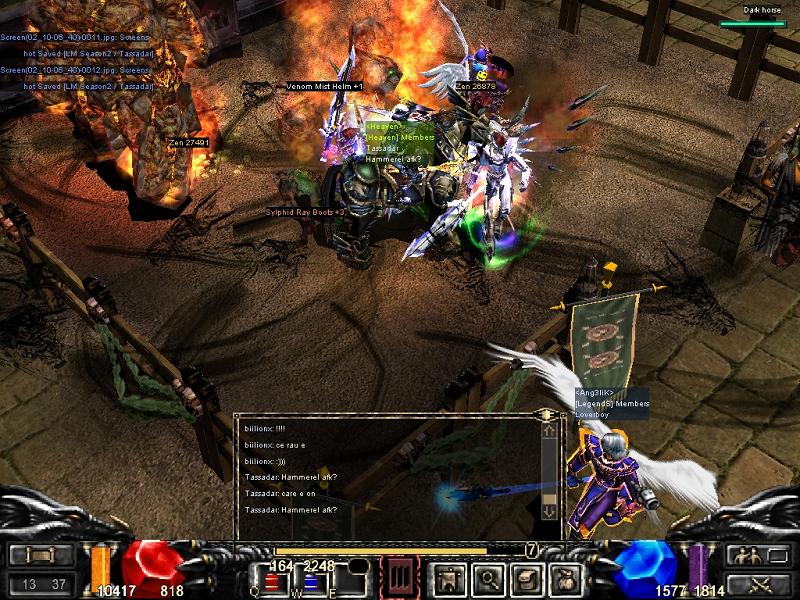Click Tassadar's last chat message
This screenshot has width=800, height=600.
(x=291, y=510)
